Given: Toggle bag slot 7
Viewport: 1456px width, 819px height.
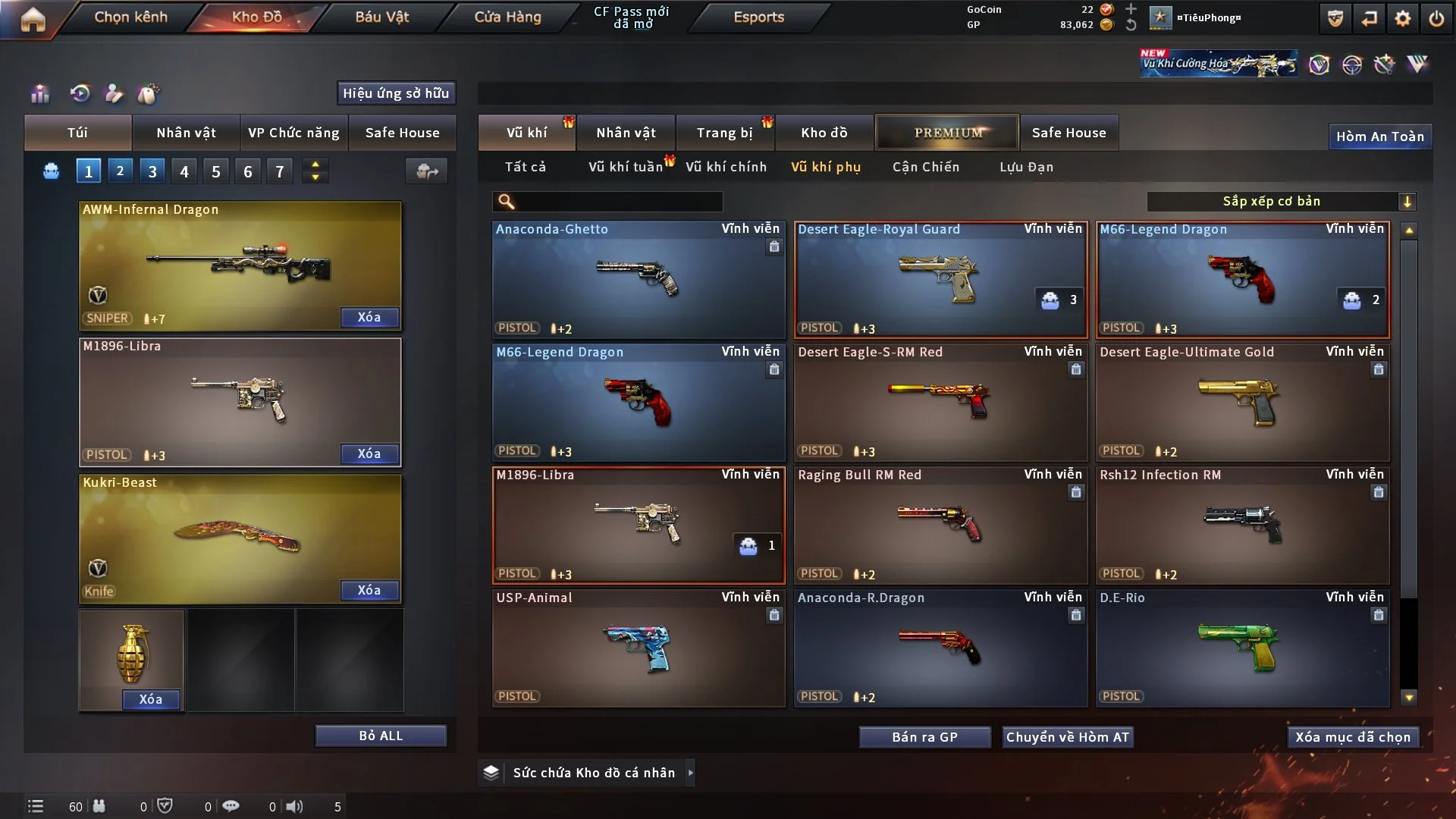Looking at the screenshot, I should [280, 171].
